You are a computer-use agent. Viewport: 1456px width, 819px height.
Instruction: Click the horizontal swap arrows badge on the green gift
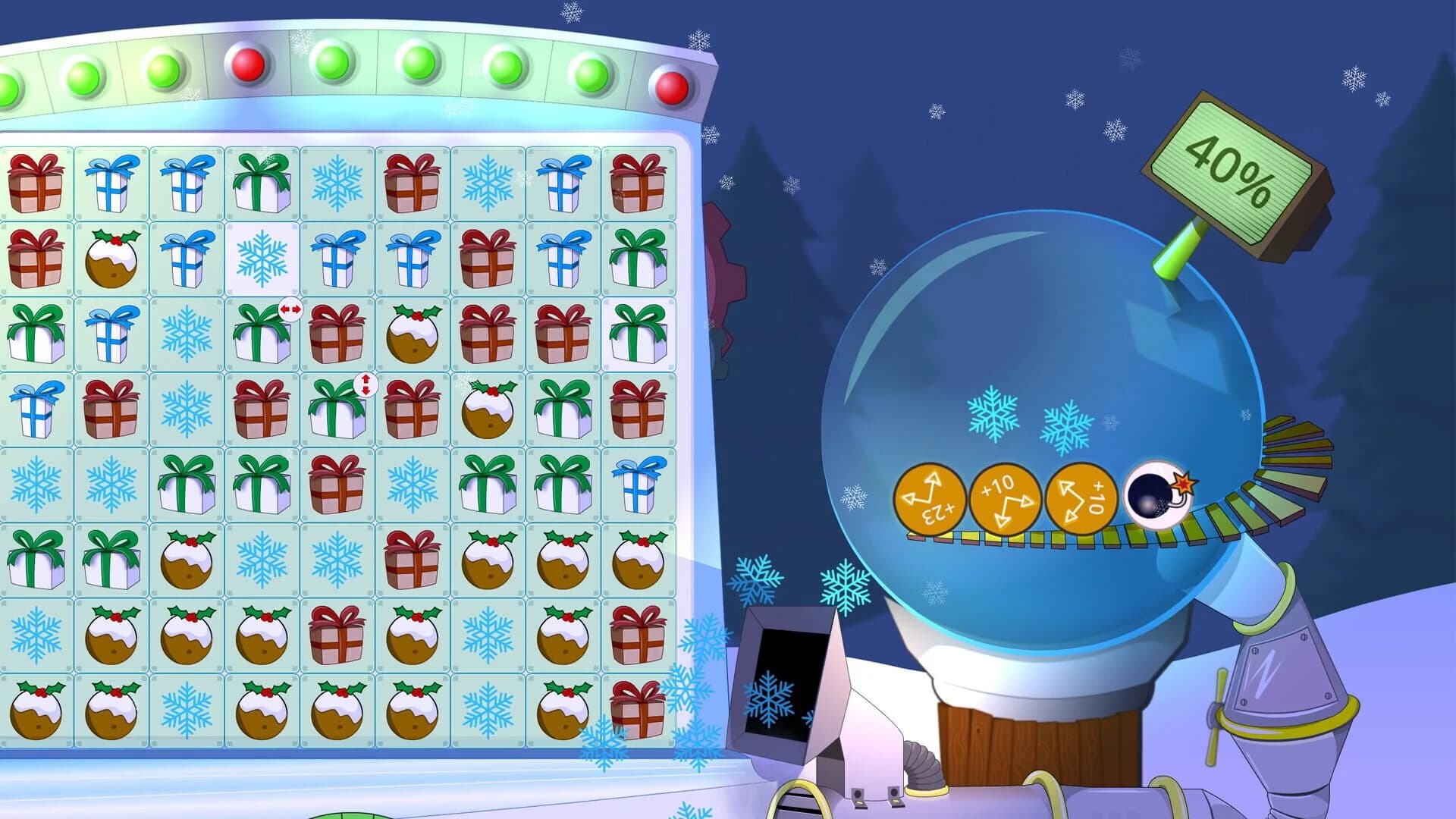(292, 309)
